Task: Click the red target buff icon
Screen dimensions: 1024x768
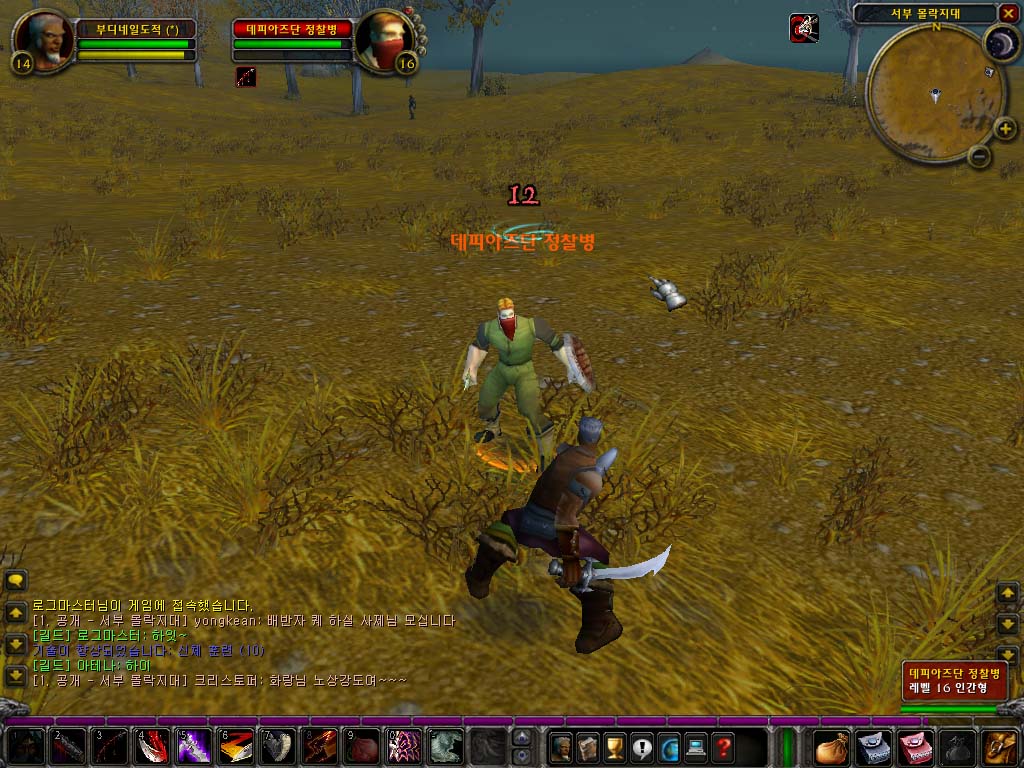Action: (x=246, y=77)
